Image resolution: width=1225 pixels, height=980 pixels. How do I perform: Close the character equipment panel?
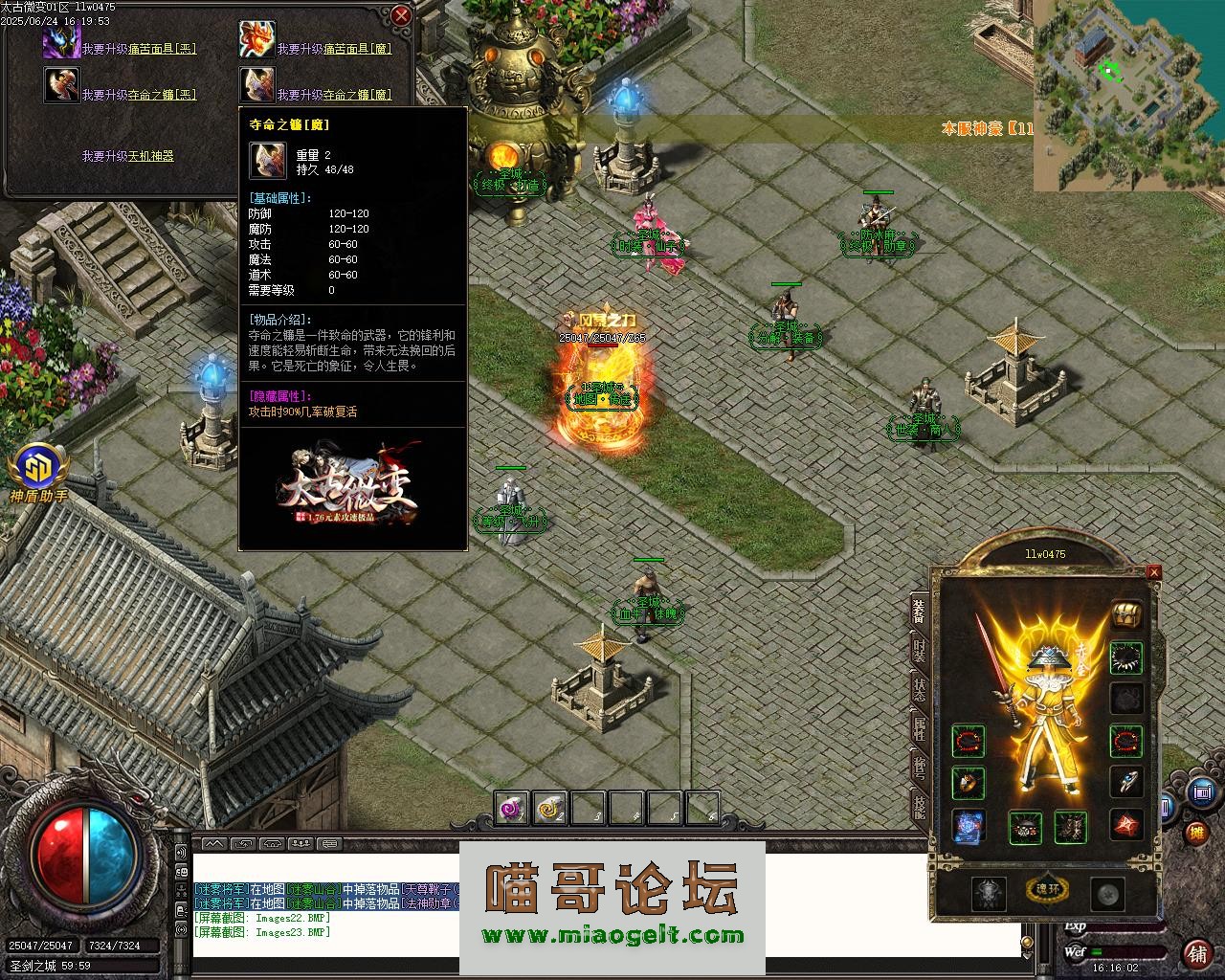pyautogui.click(x=1153, y=572)
